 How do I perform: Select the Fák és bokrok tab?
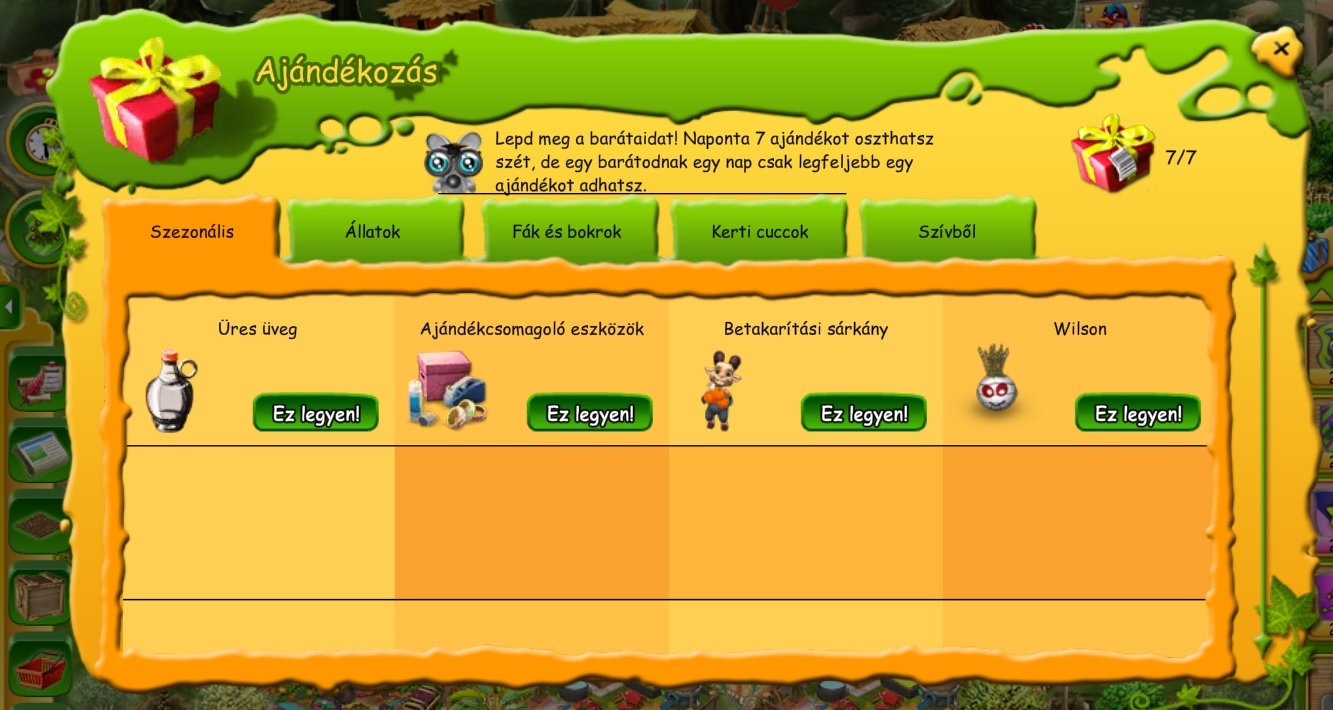(567, 232)
